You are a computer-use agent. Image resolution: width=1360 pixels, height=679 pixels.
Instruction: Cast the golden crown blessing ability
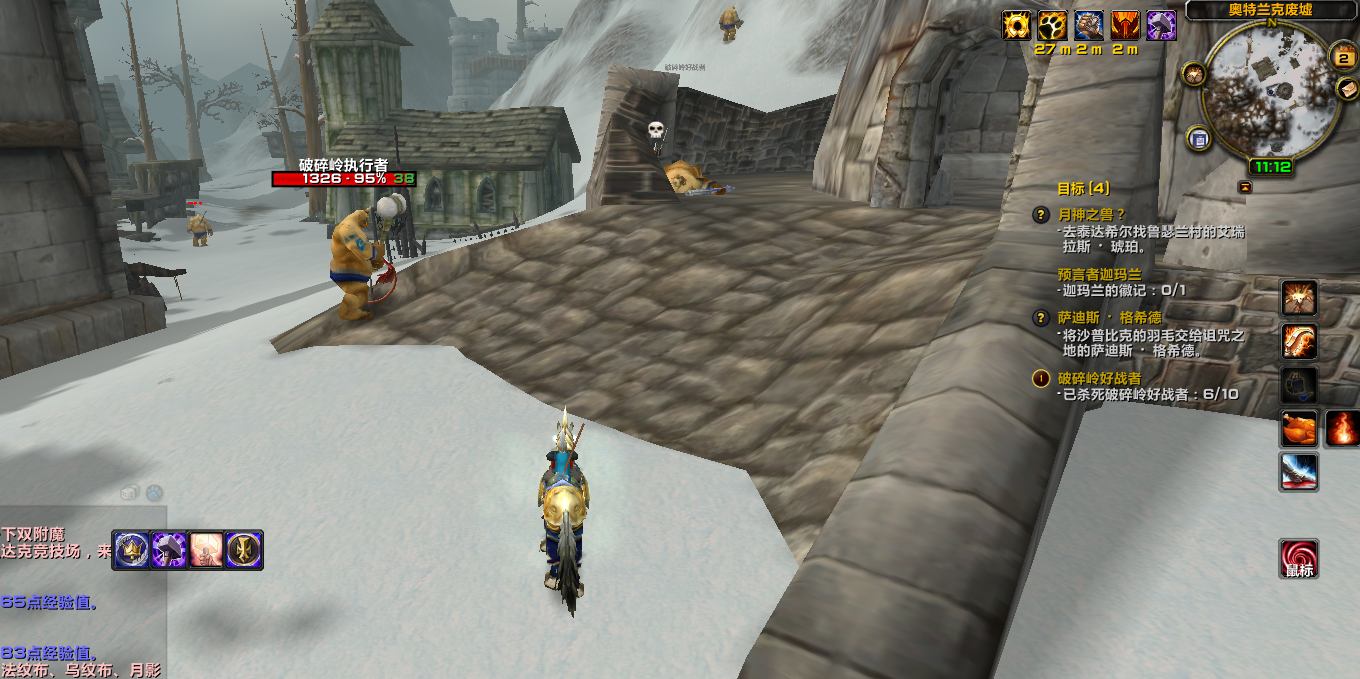(x=131, y=550)
